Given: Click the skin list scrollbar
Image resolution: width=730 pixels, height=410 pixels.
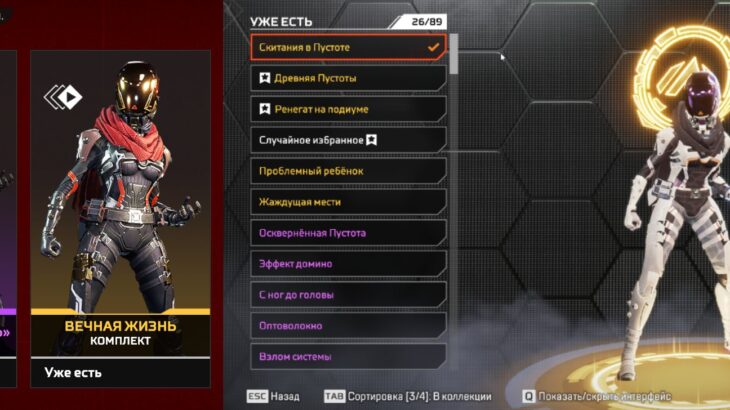Looking at the screenshot, I should 454,54.
